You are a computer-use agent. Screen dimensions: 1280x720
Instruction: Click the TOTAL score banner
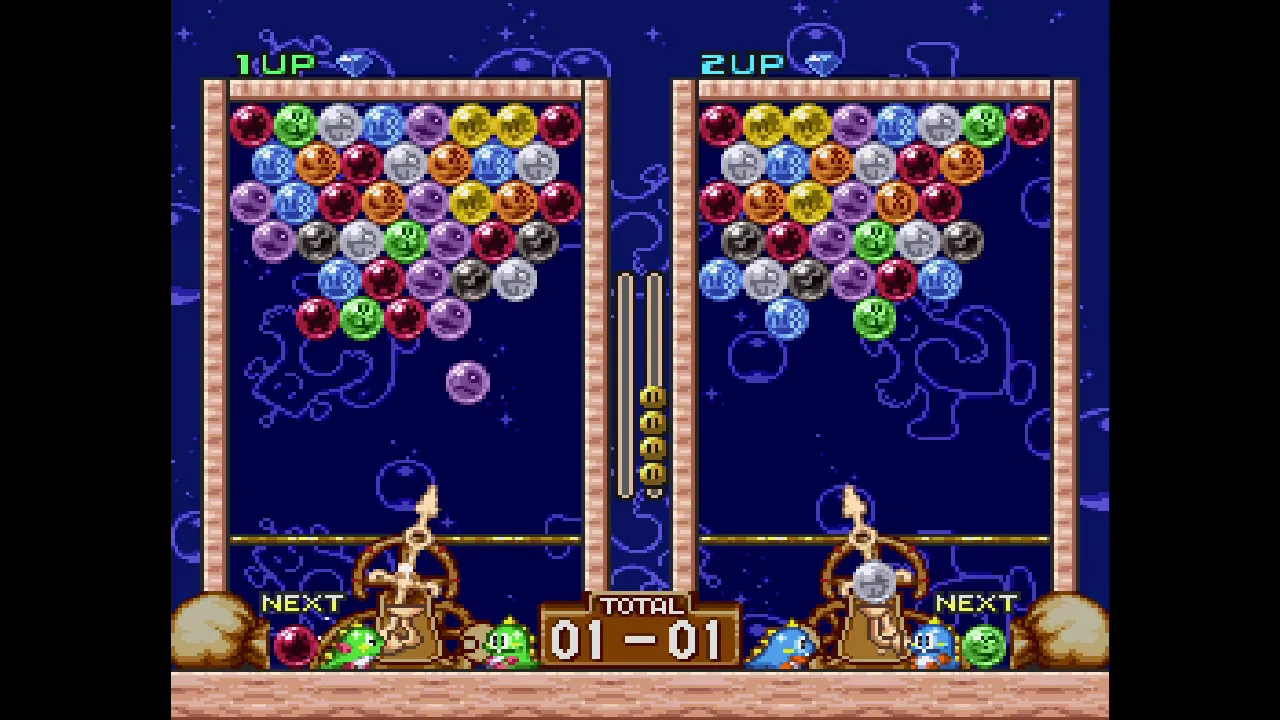(x=640, y=606)
